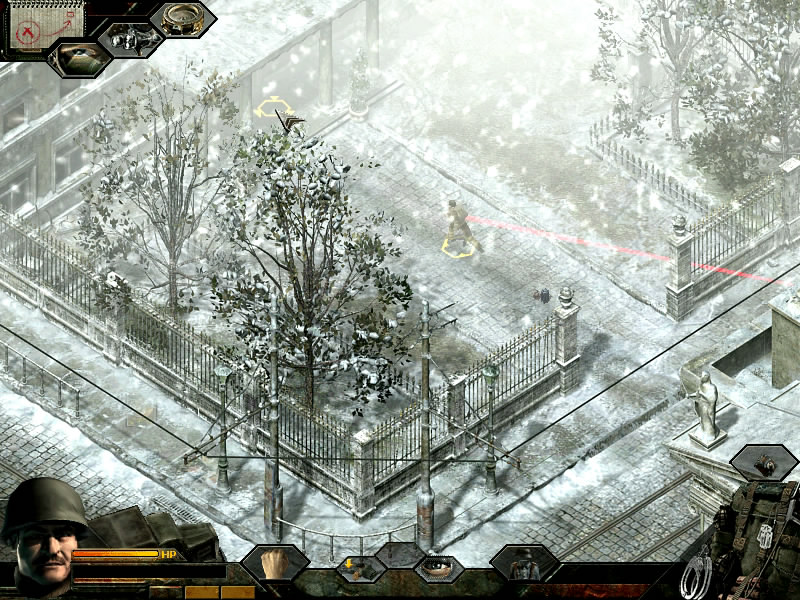The image size is (800, 600).
Task: Use the handcuffs beside the backpack
Action: tap(697, 576)
